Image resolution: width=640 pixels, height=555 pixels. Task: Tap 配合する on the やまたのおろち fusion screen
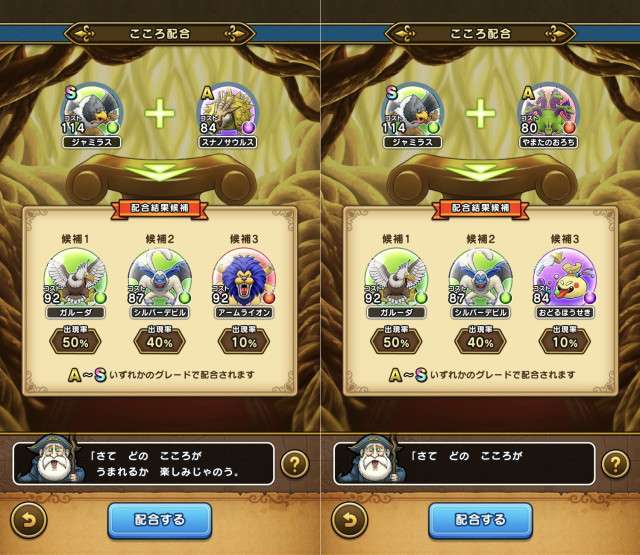[480, 520]
